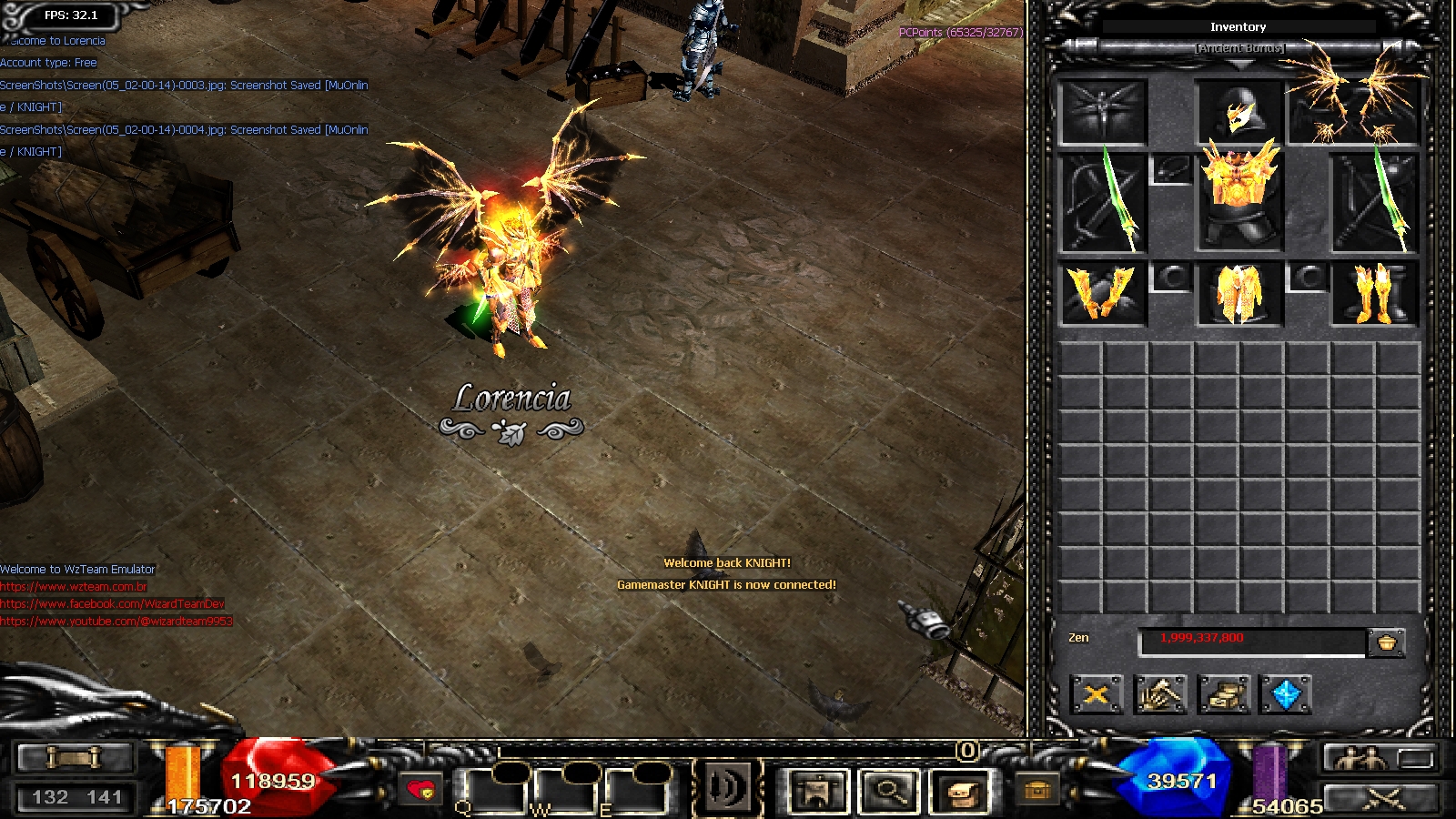Select the equipped golden boots slot
The image size is (1456, 819).
click(1374, 294)
